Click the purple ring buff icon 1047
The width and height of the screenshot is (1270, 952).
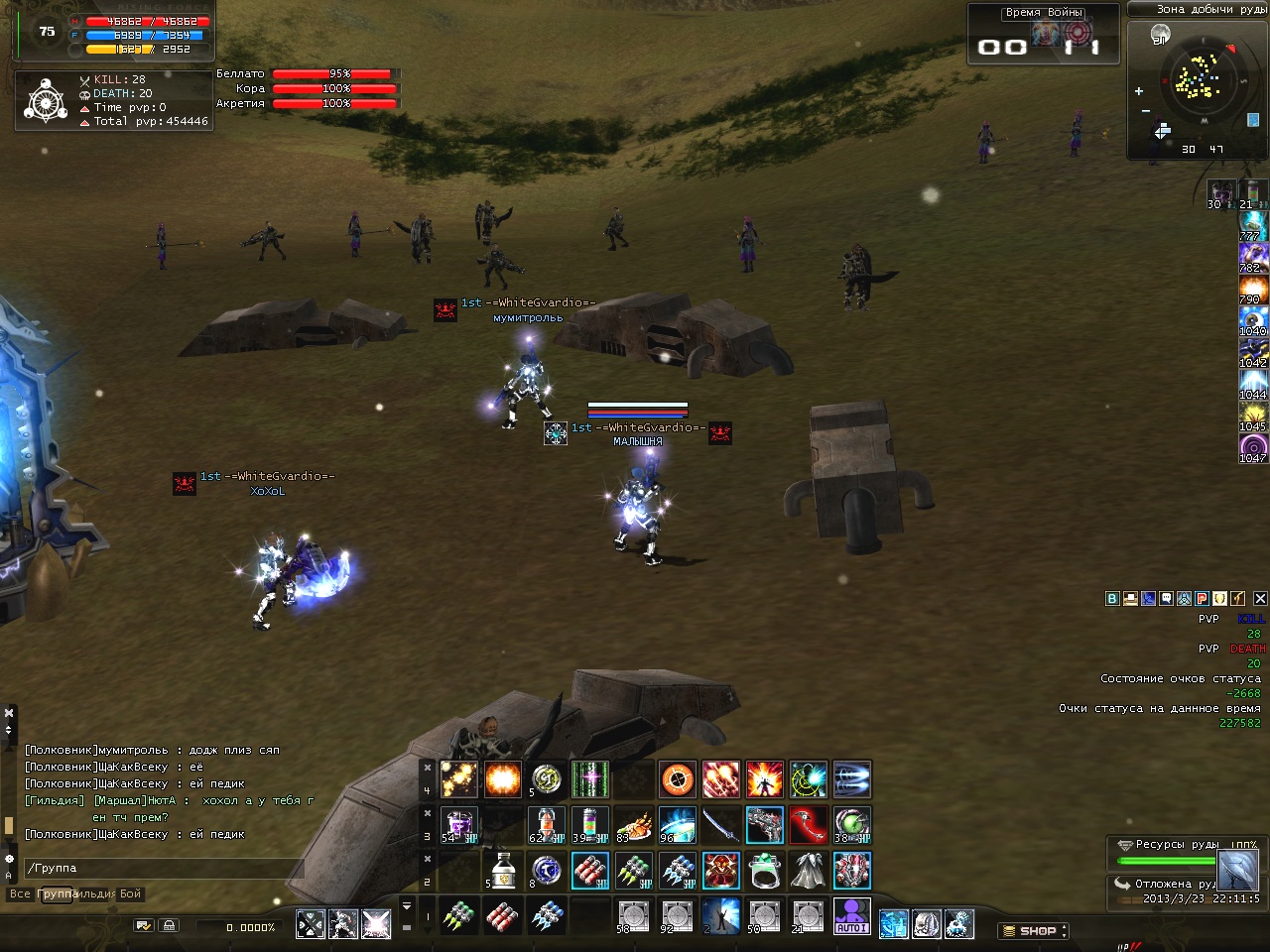1252,447
